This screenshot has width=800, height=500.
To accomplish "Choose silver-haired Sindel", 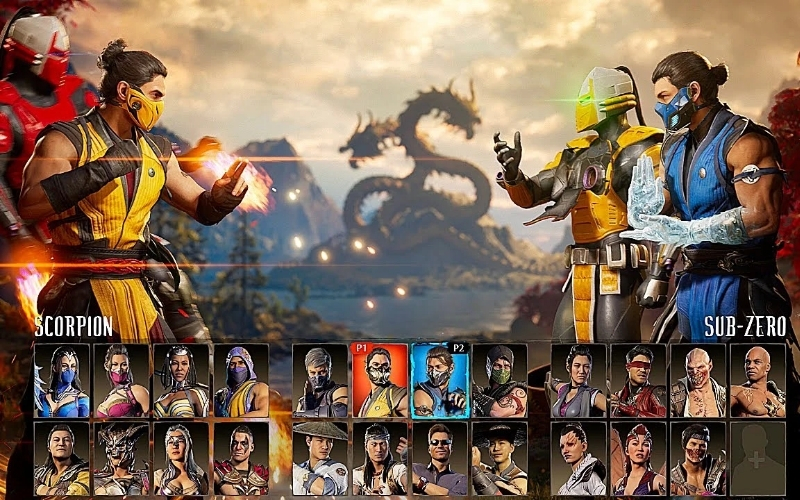I will [x=181, y=458].
